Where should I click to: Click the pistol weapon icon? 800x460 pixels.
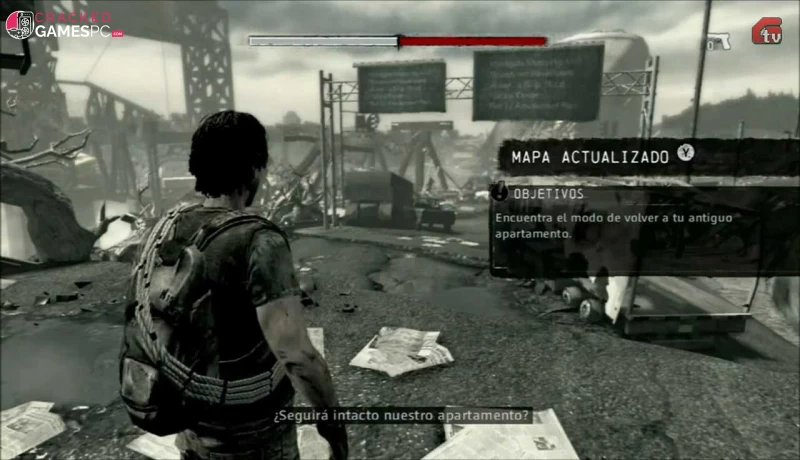pos(716,42)
